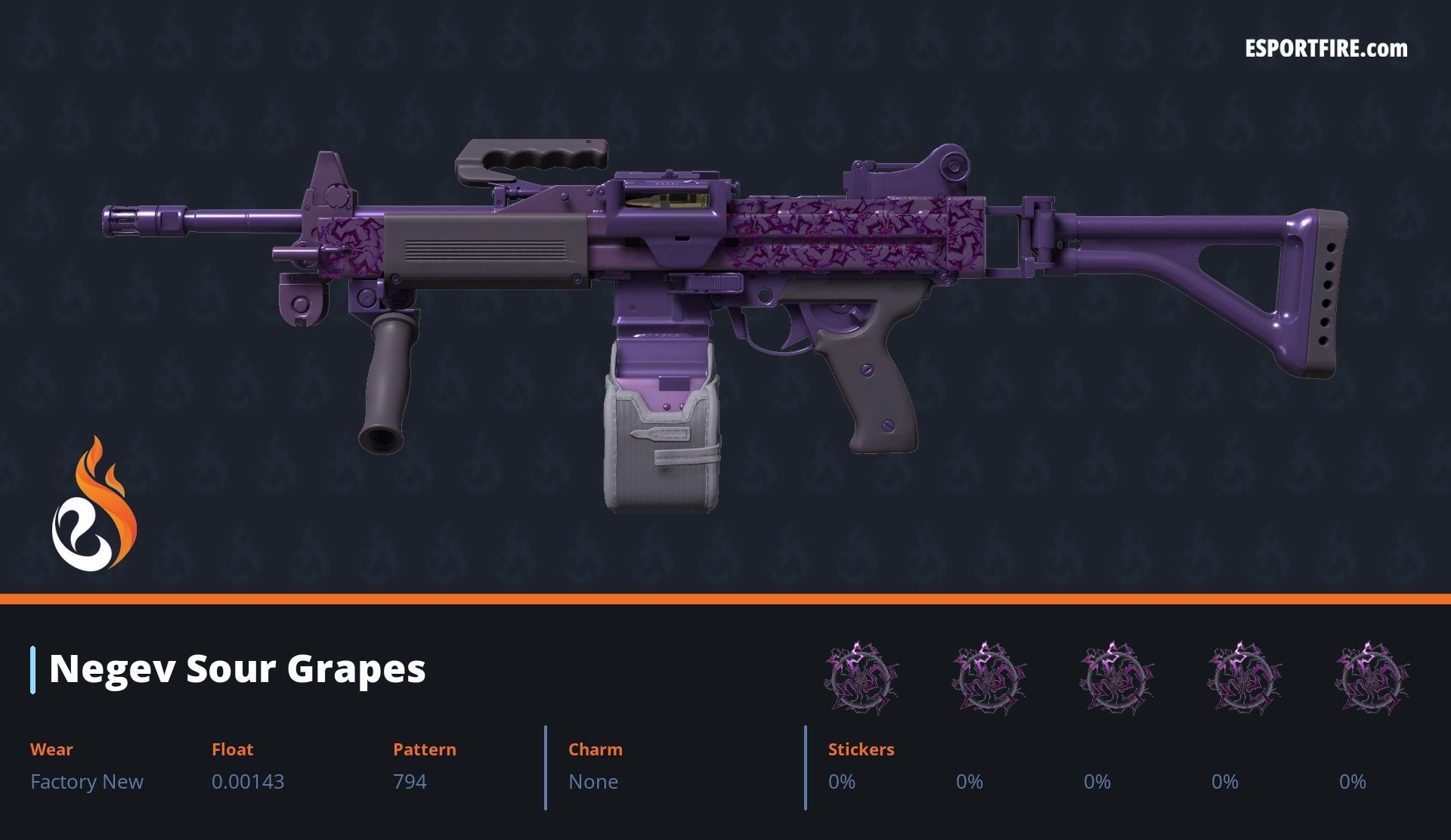The image size is (1451, 840).
Task: Click the orange flame Esportfire logo
Action: point(94,505)
